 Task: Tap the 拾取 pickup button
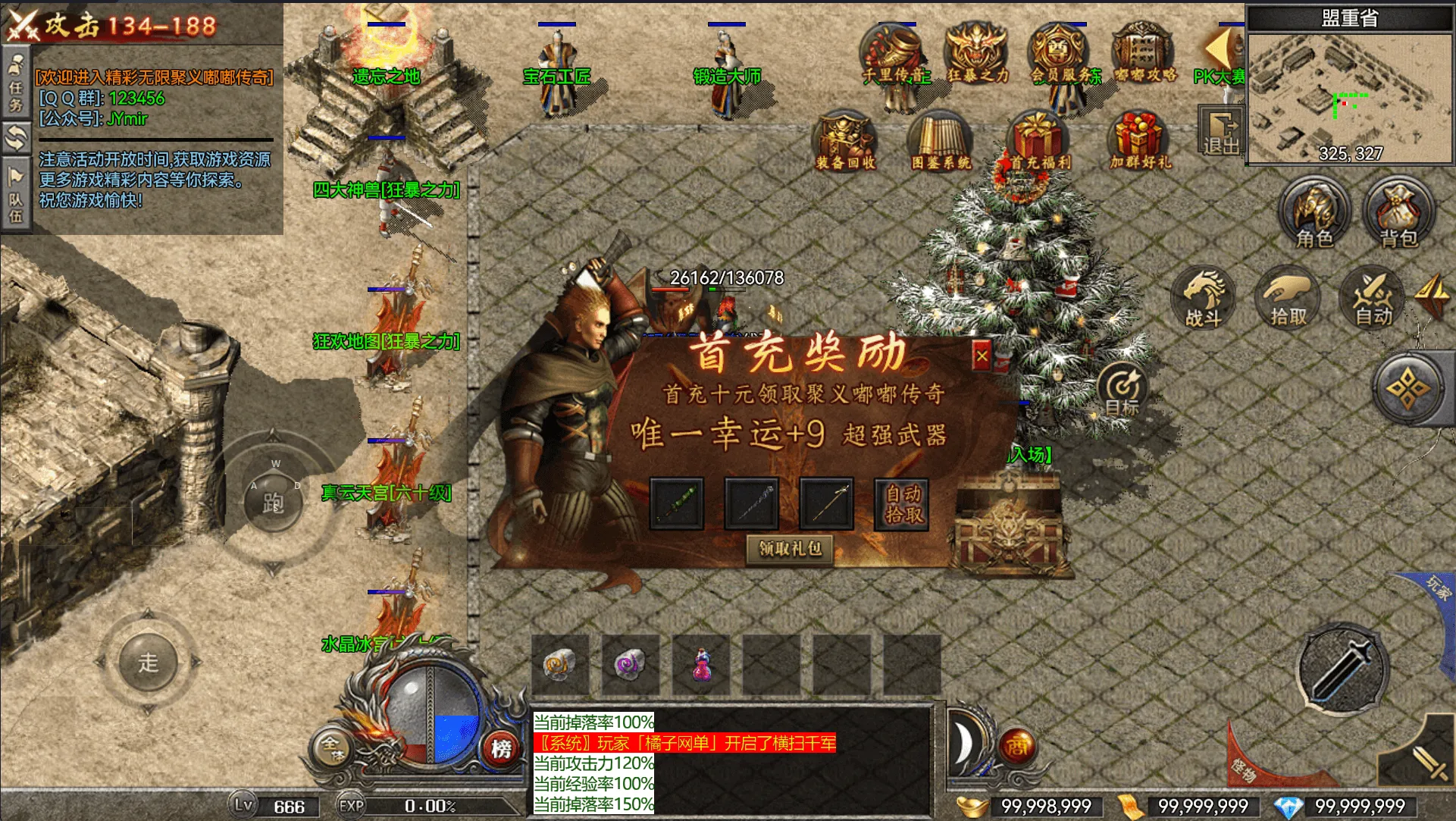tap(1288, 298)
